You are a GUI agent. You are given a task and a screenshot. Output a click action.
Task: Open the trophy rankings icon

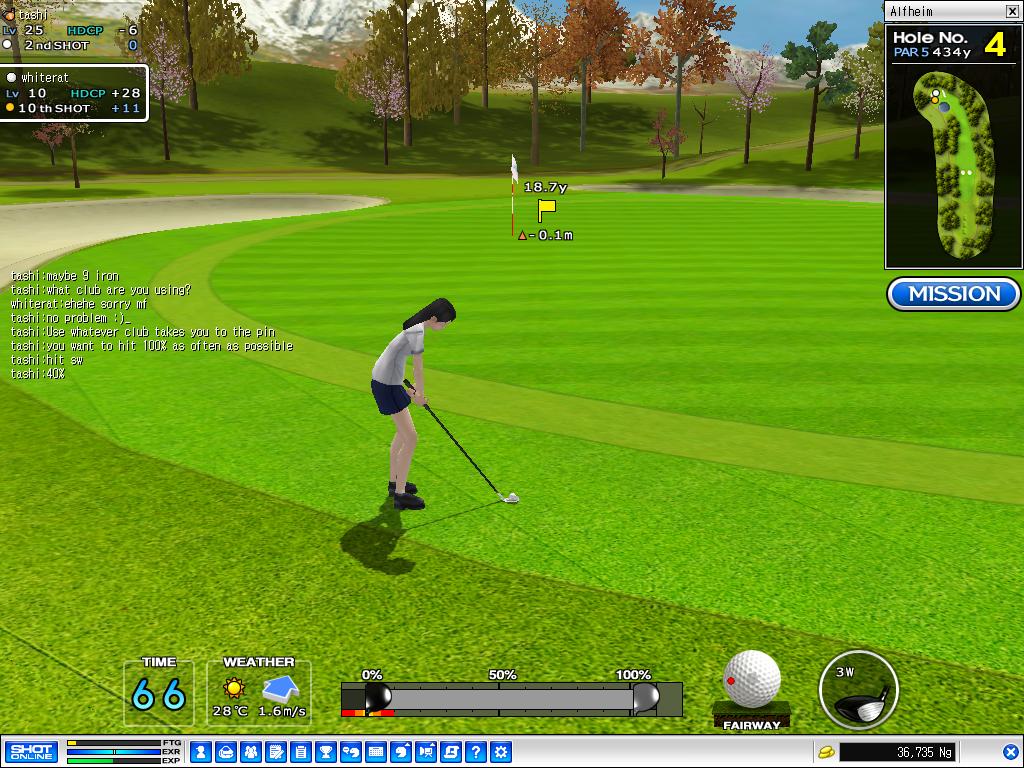pos(326,751)
